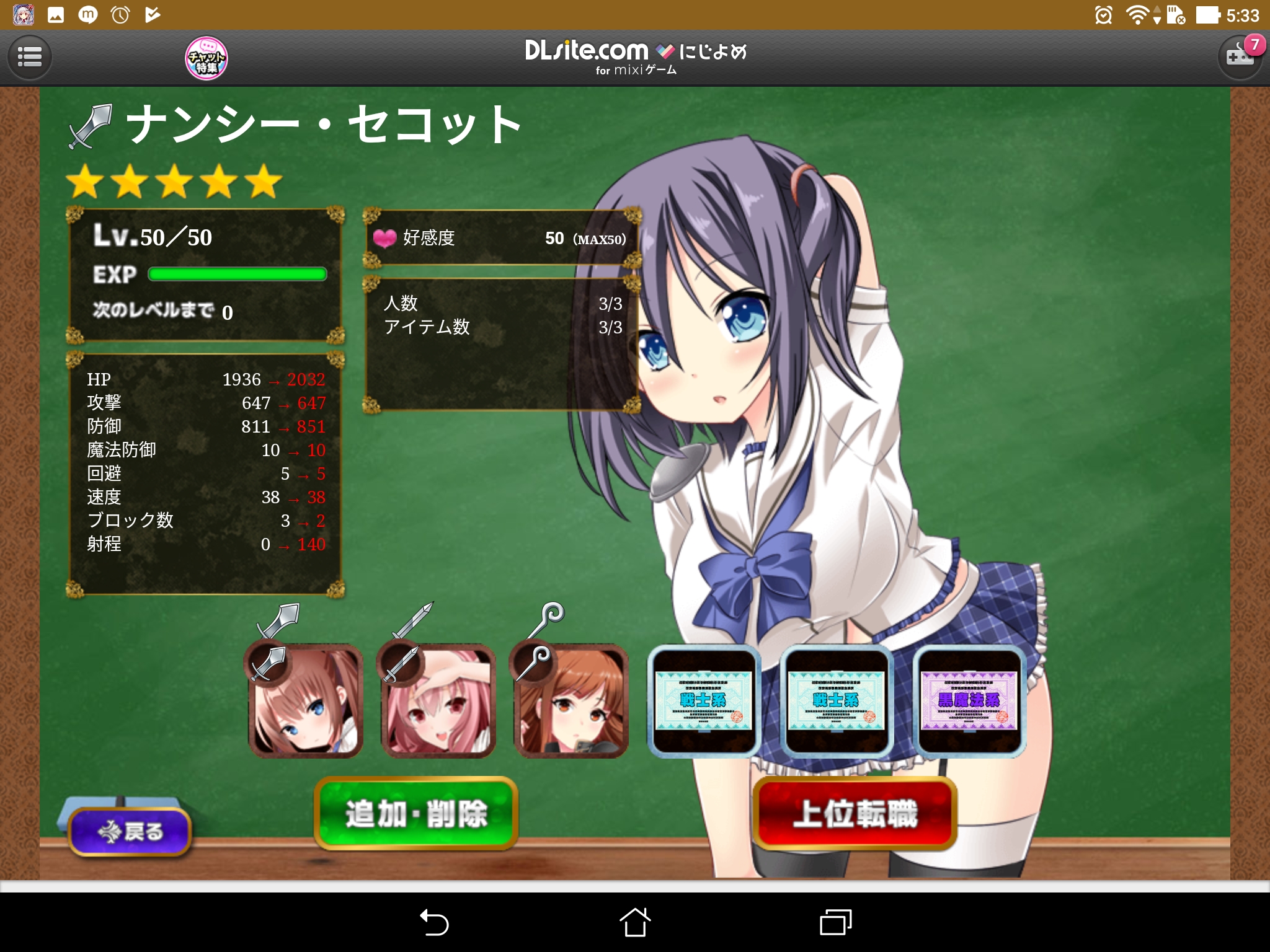Tap the Android home button
1270x952 pixels.
tap(635, 922)
